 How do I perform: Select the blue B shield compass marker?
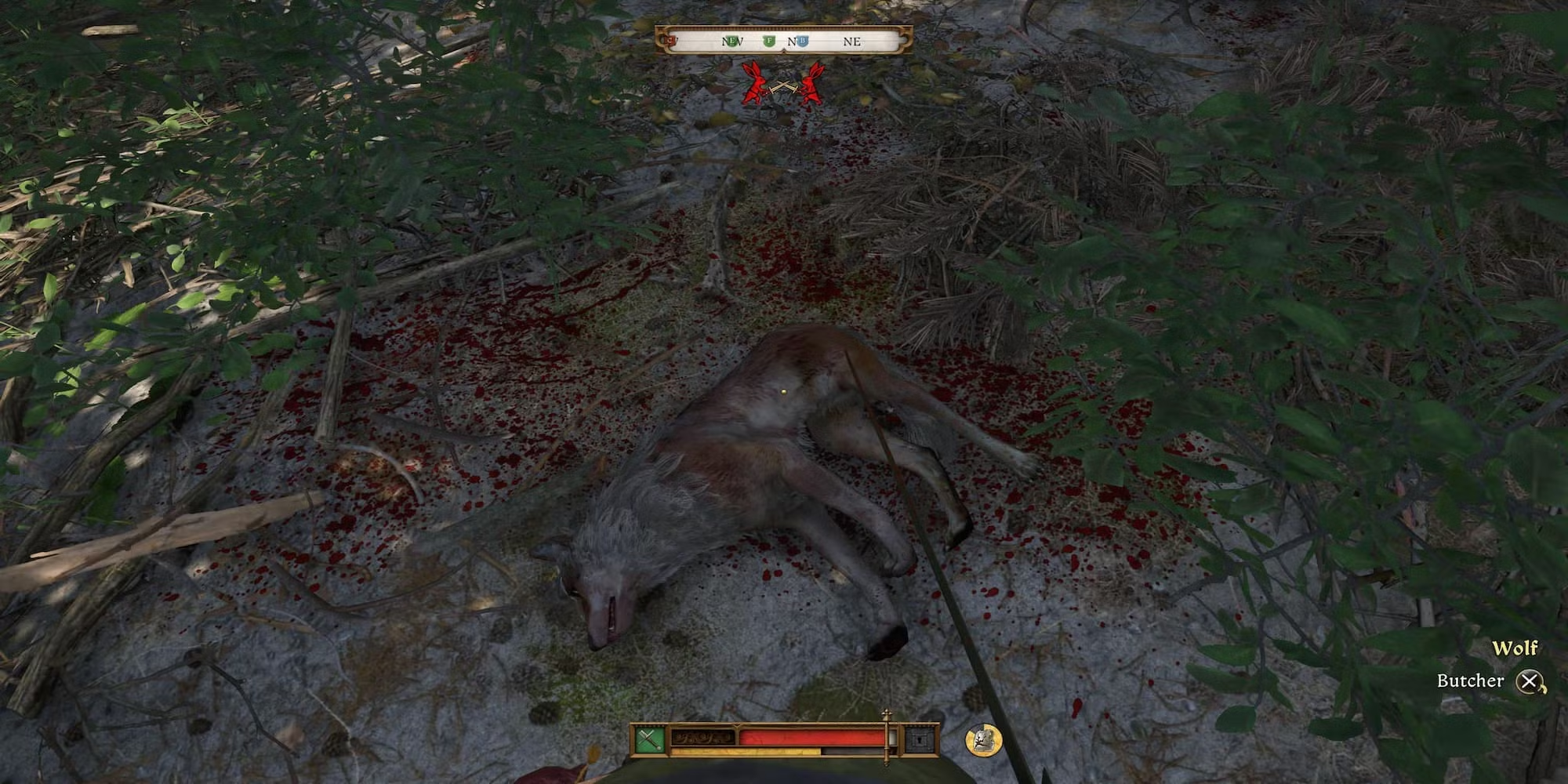point(802,41)
